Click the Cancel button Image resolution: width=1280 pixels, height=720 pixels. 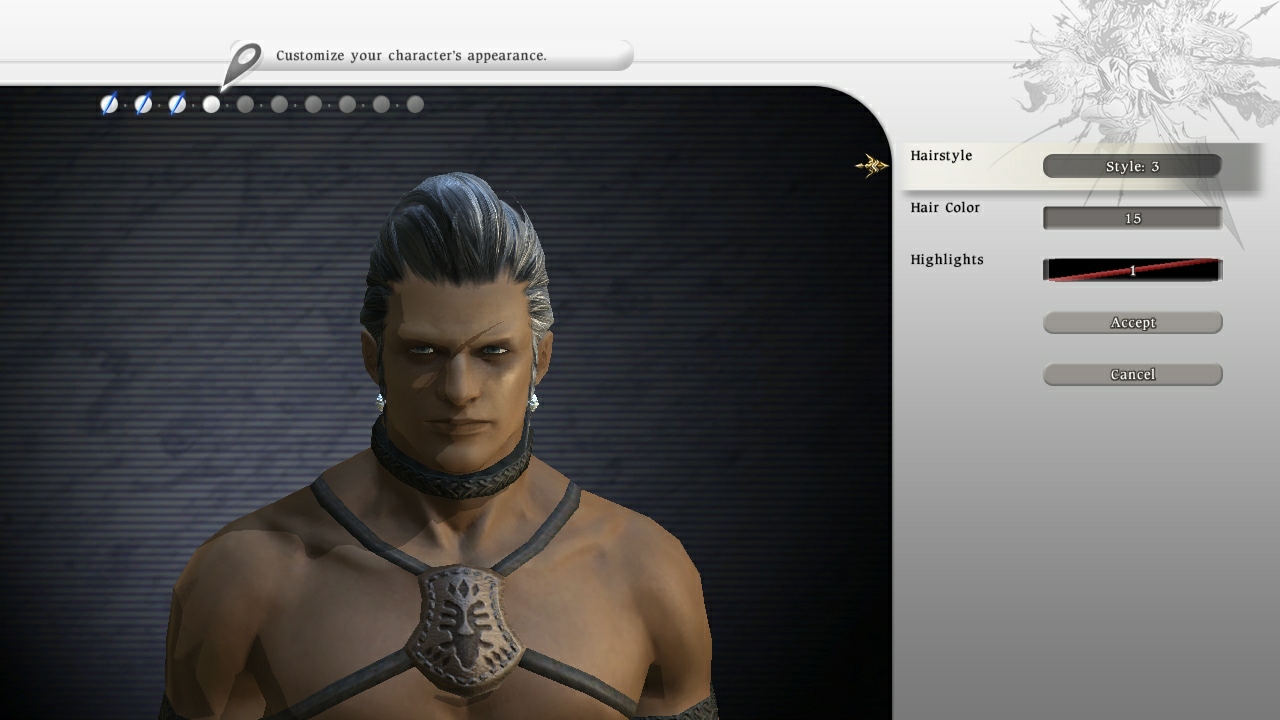coord(1132,374)
